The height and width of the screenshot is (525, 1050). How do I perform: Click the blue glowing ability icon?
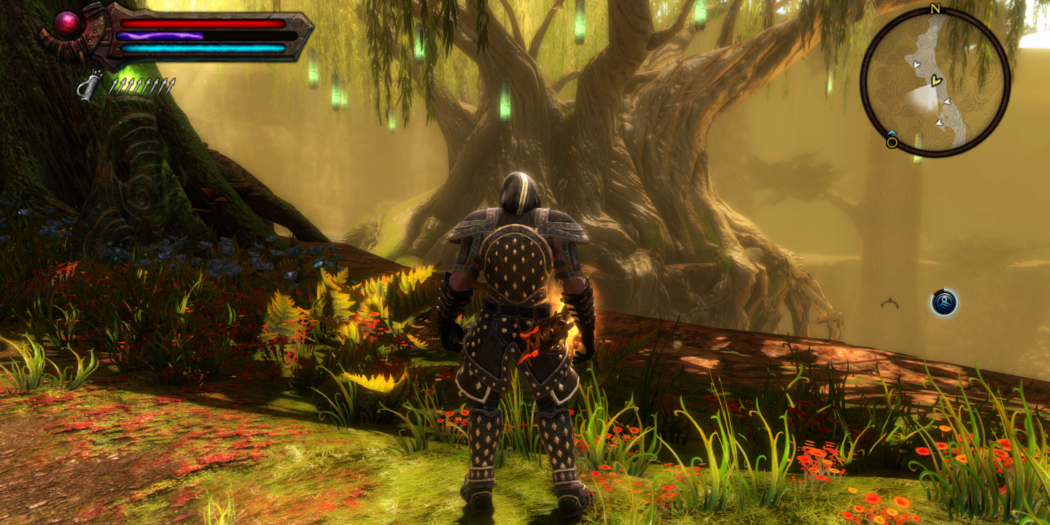[944, 302]
